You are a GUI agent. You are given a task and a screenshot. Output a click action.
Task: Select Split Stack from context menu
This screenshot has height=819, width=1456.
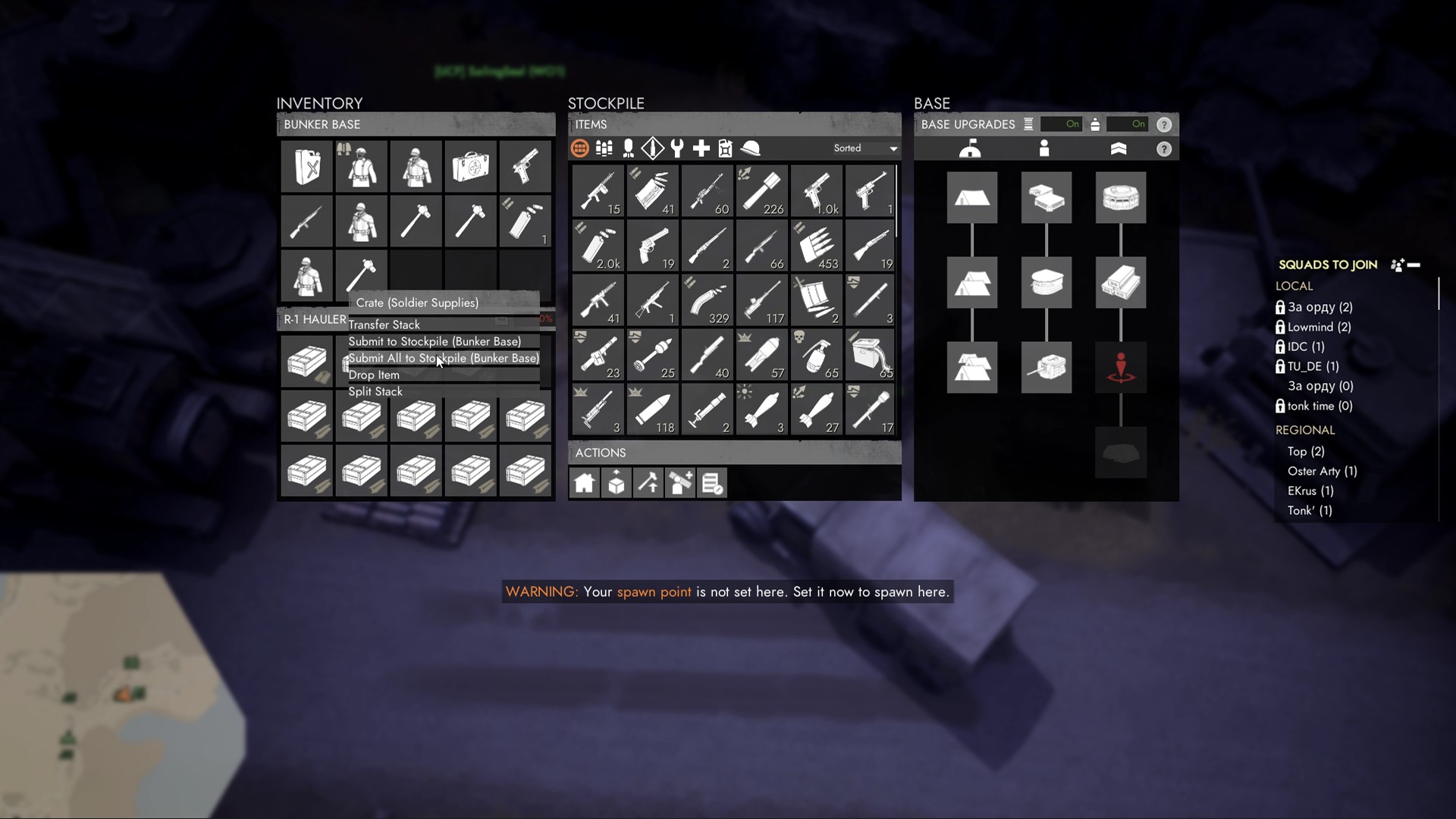[375, 391]
